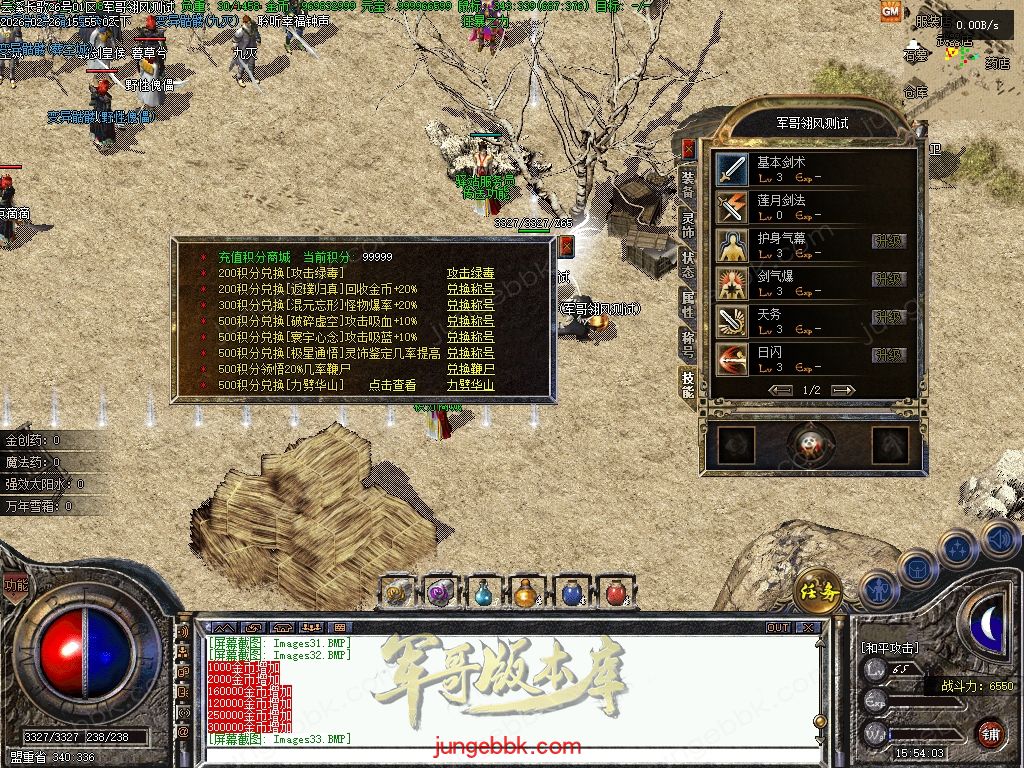Click the 攻击绿毒 exchange link
This screenshot has width=1024, height=768.
point(470,273)
